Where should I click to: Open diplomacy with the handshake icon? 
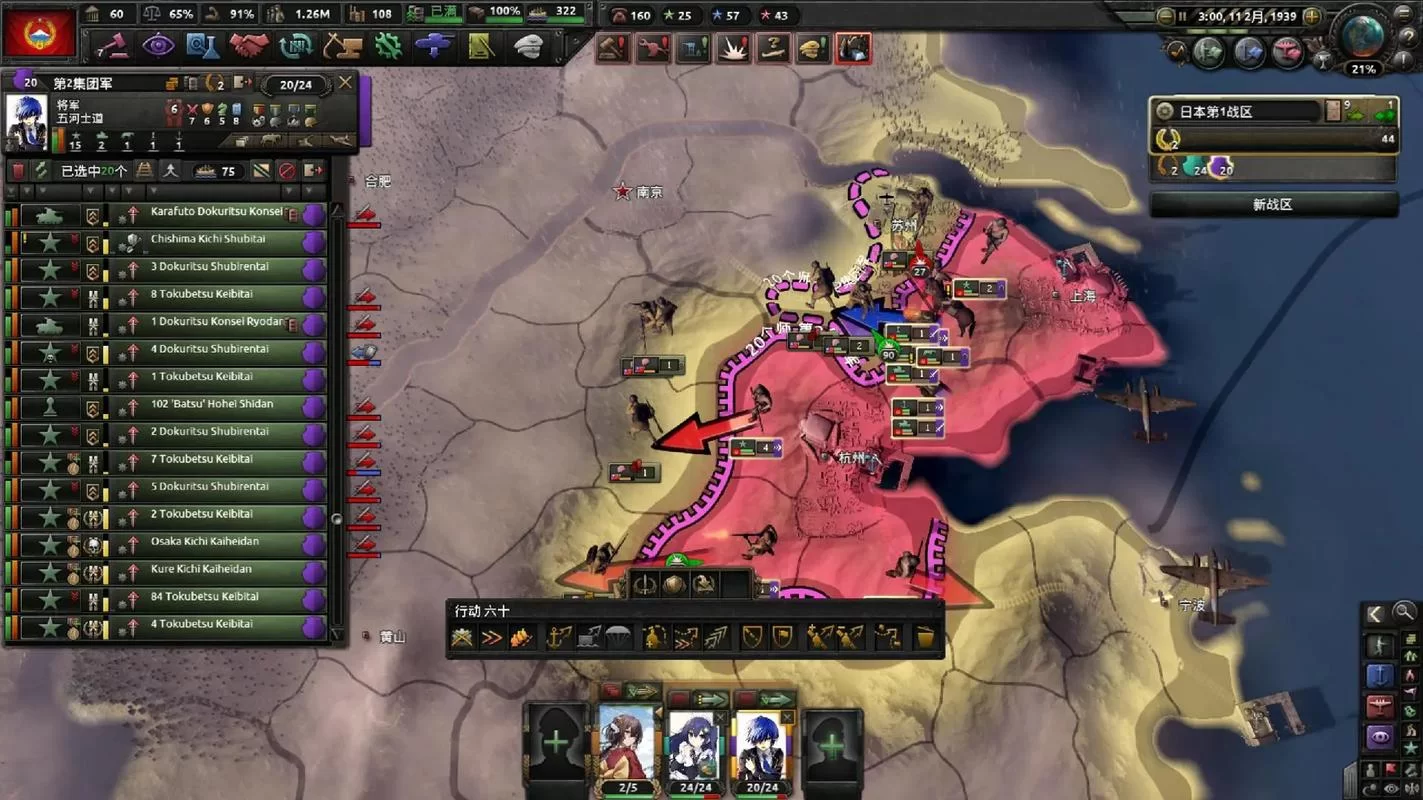(249, 46)
